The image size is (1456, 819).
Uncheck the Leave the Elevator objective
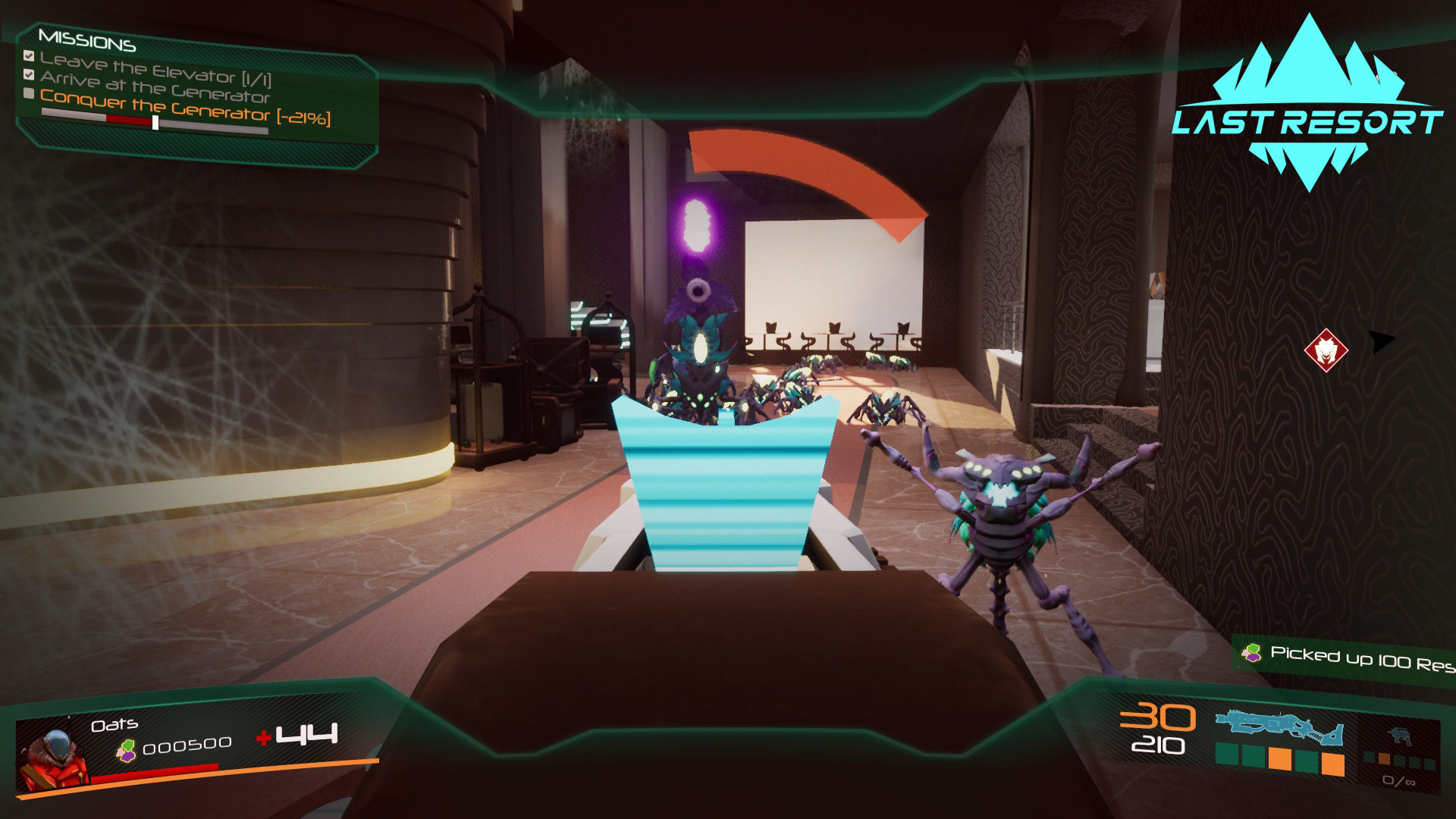(29, 55)
